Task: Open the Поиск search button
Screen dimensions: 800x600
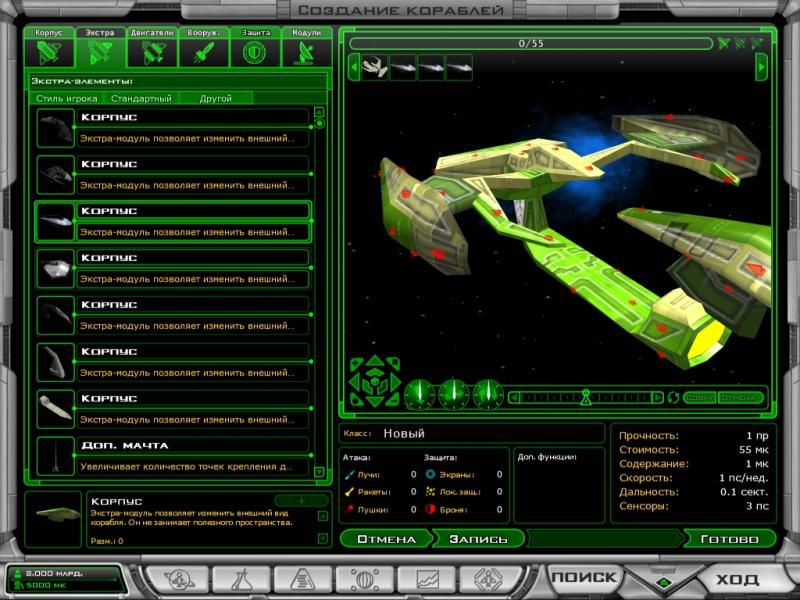Action: click(584, 577)
